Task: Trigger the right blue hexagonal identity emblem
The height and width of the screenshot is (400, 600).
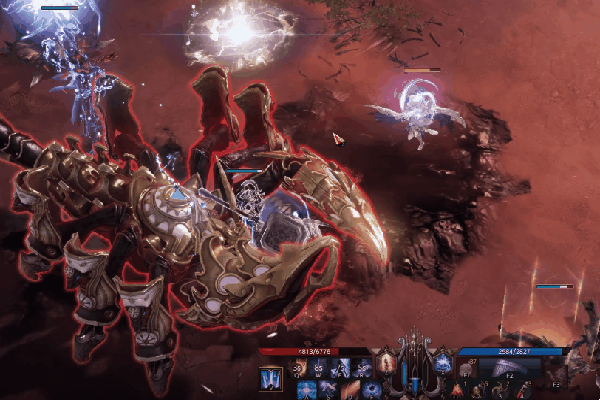Action: tap(443, 363)
